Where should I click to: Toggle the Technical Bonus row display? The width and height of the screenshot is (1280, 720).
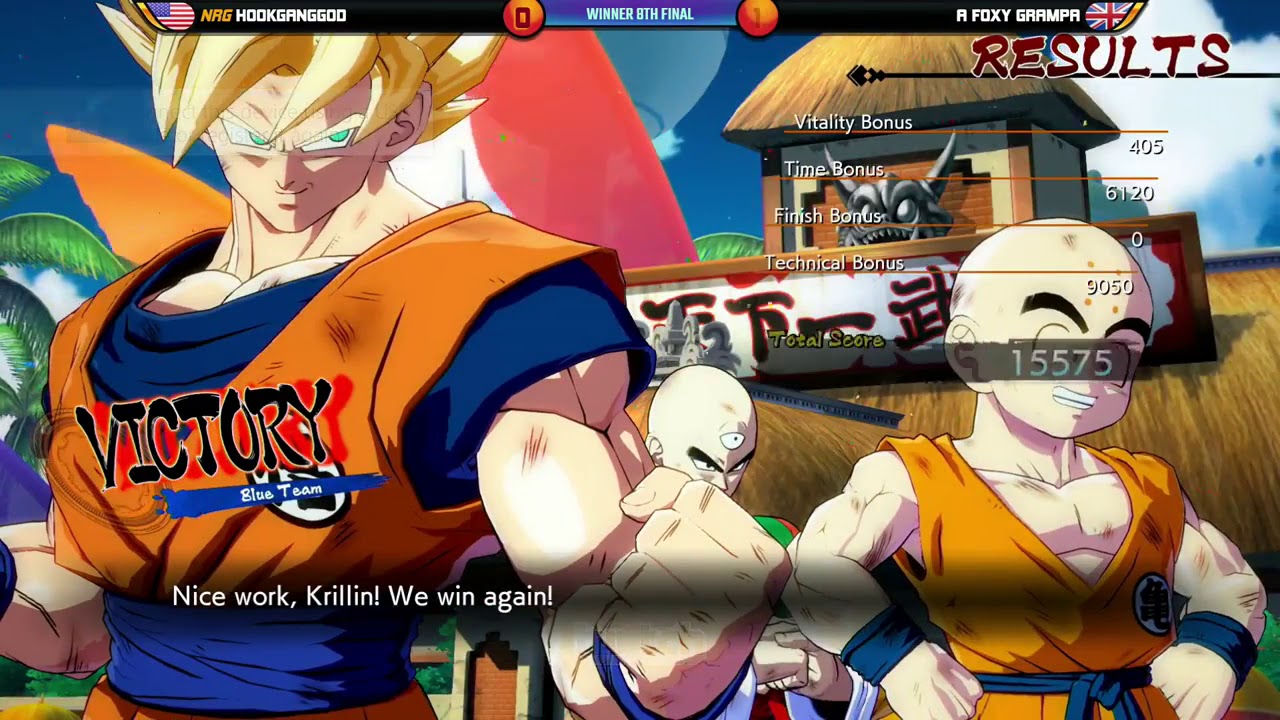(x=833, y=263)
